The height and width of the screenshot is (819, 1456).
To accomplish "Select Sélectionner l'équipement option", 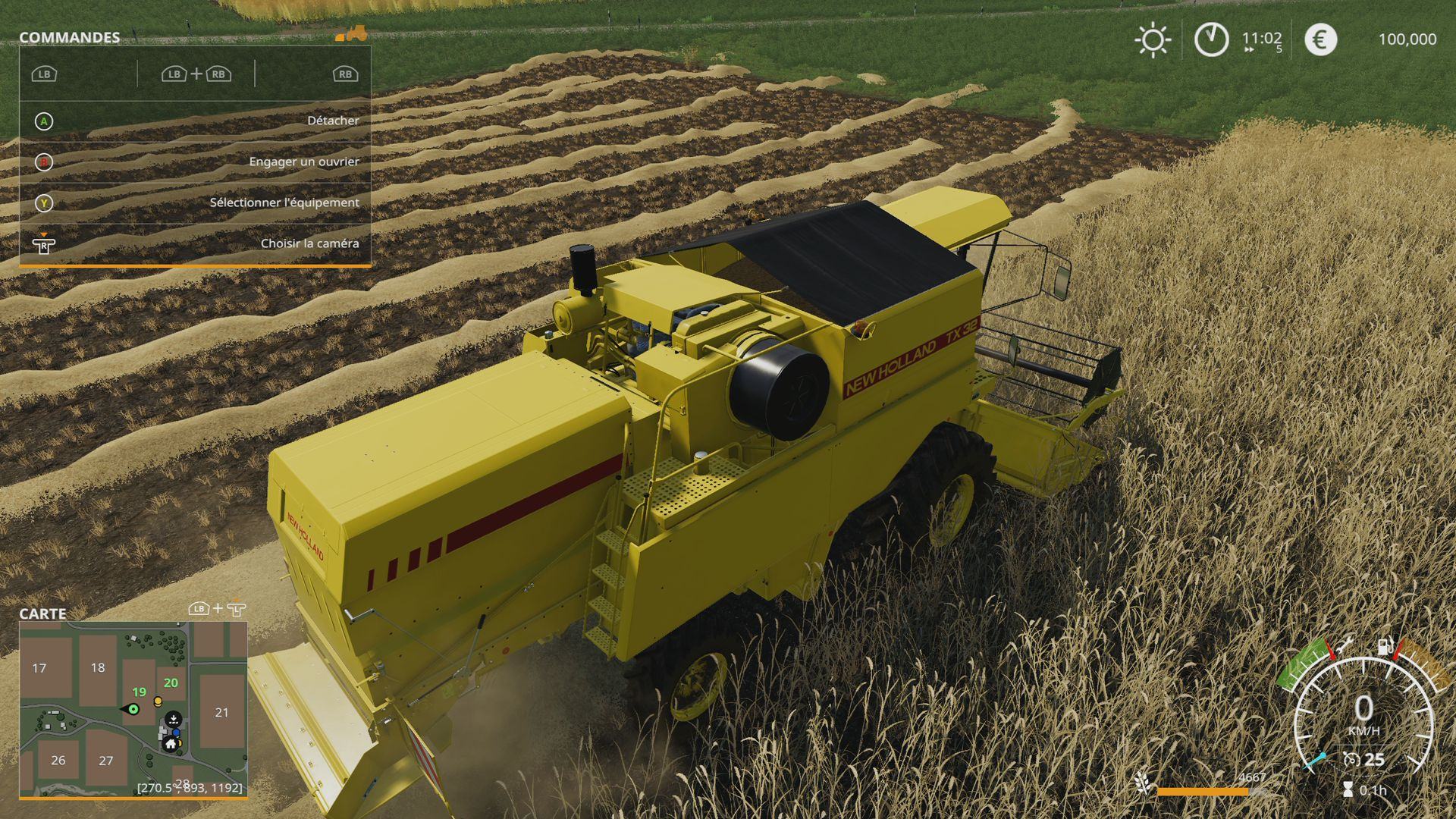I will pyautogui.click(x=284, y=202).
